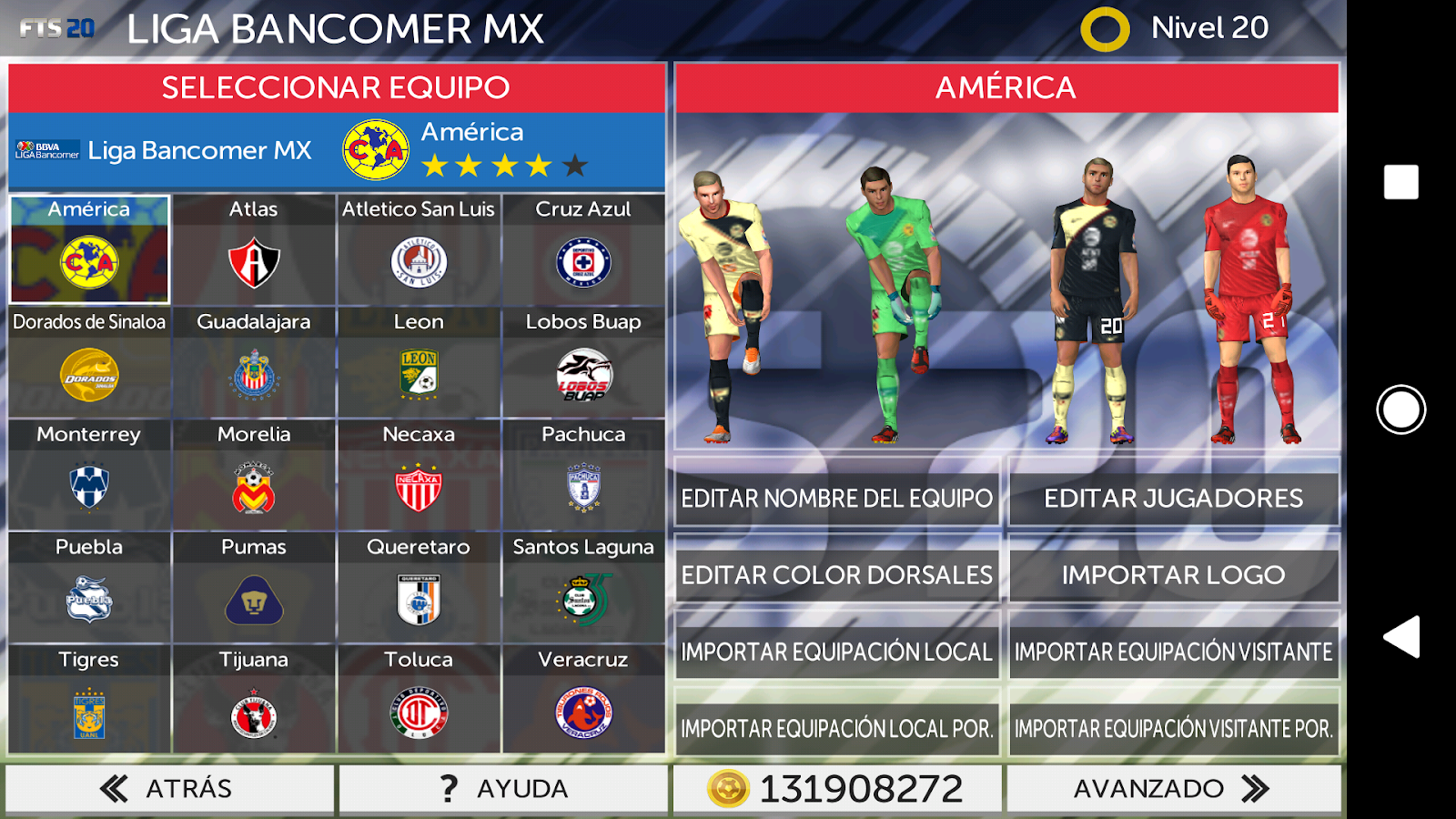
Task: Select the Pumas team badge
Action: point(254,601)
